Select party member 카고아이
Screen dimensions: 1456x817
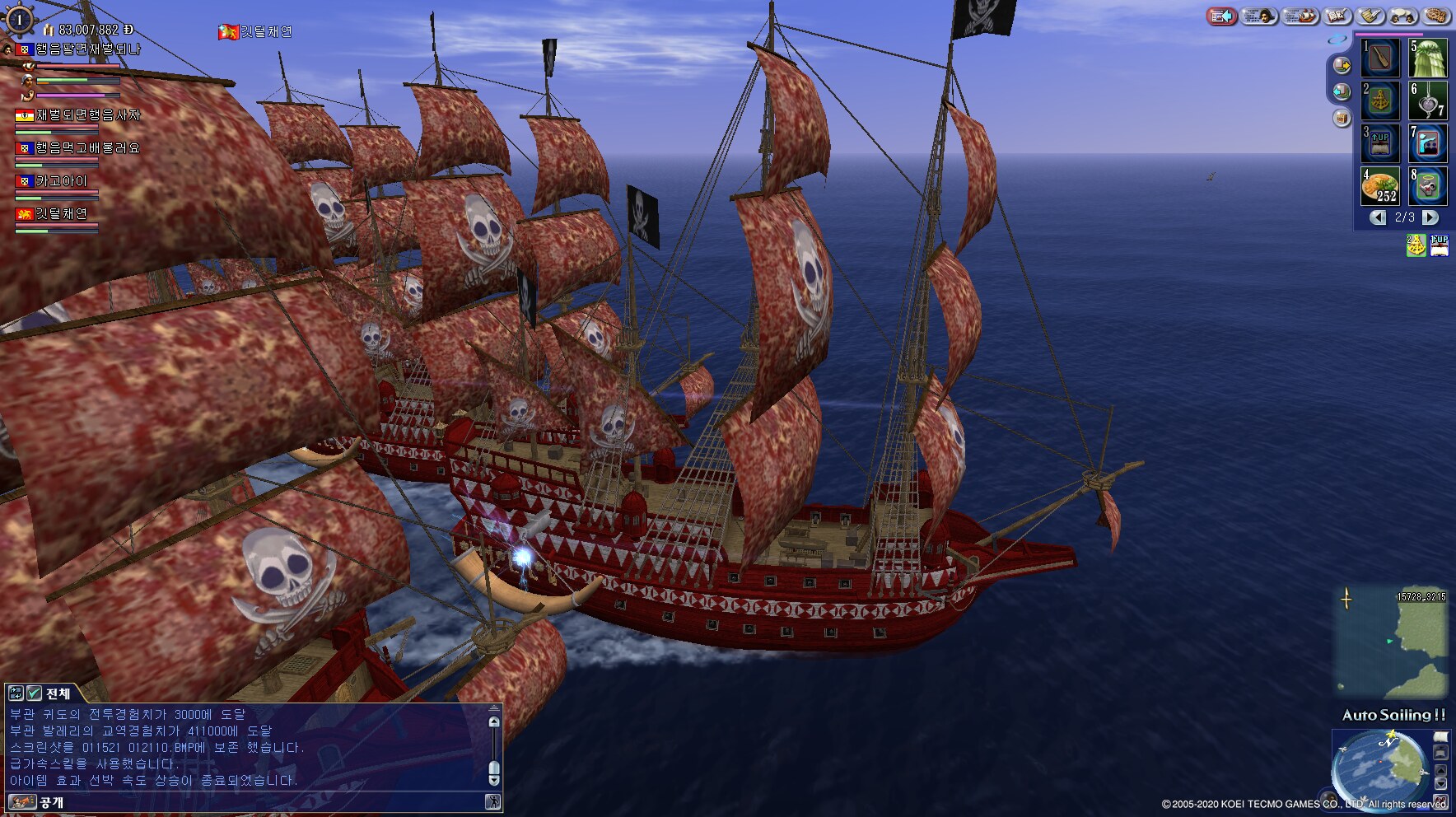(x=60, y=181)
